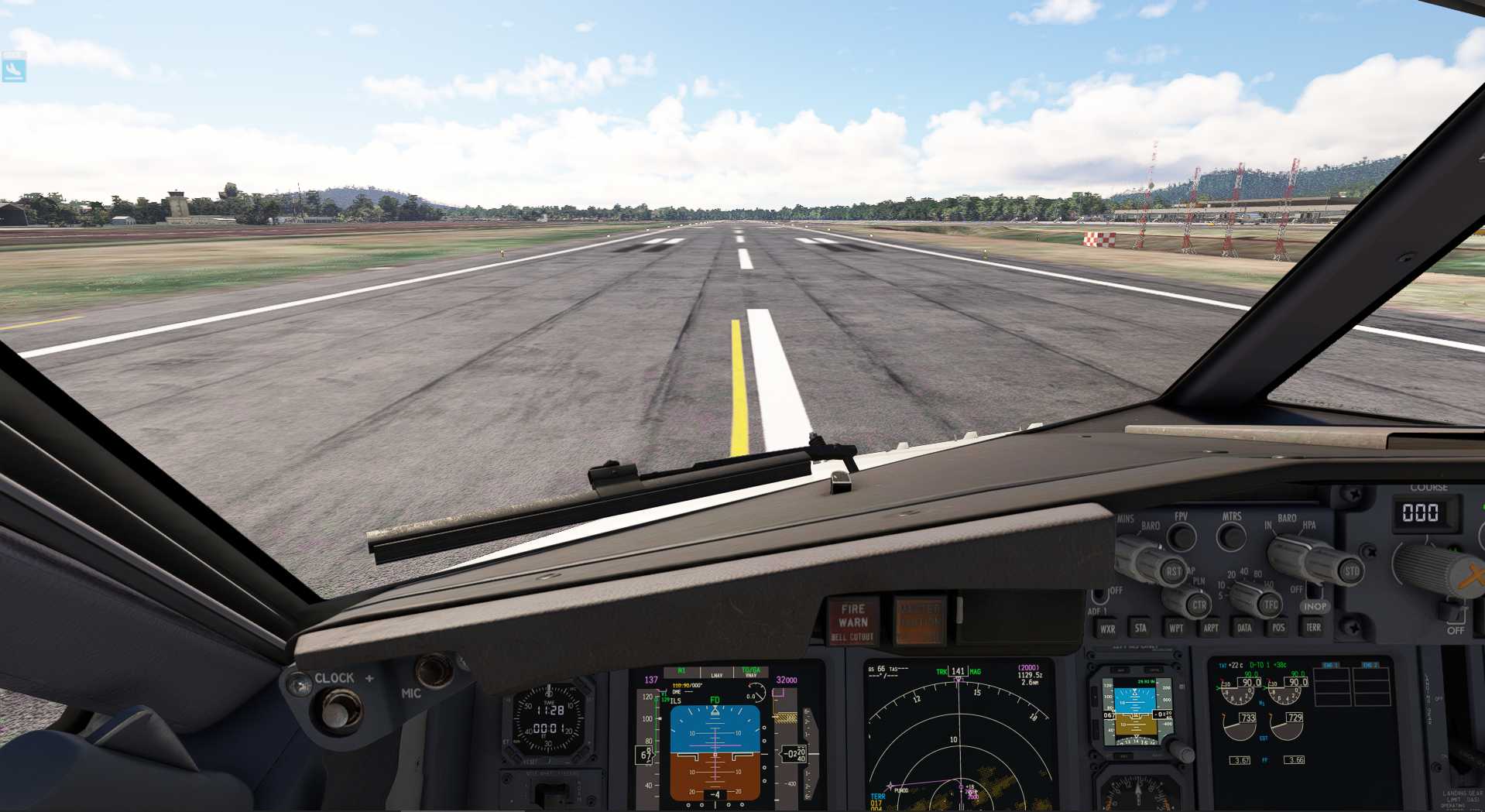
Task: Click the CTR map center button
Action: tap(1199, 604)
